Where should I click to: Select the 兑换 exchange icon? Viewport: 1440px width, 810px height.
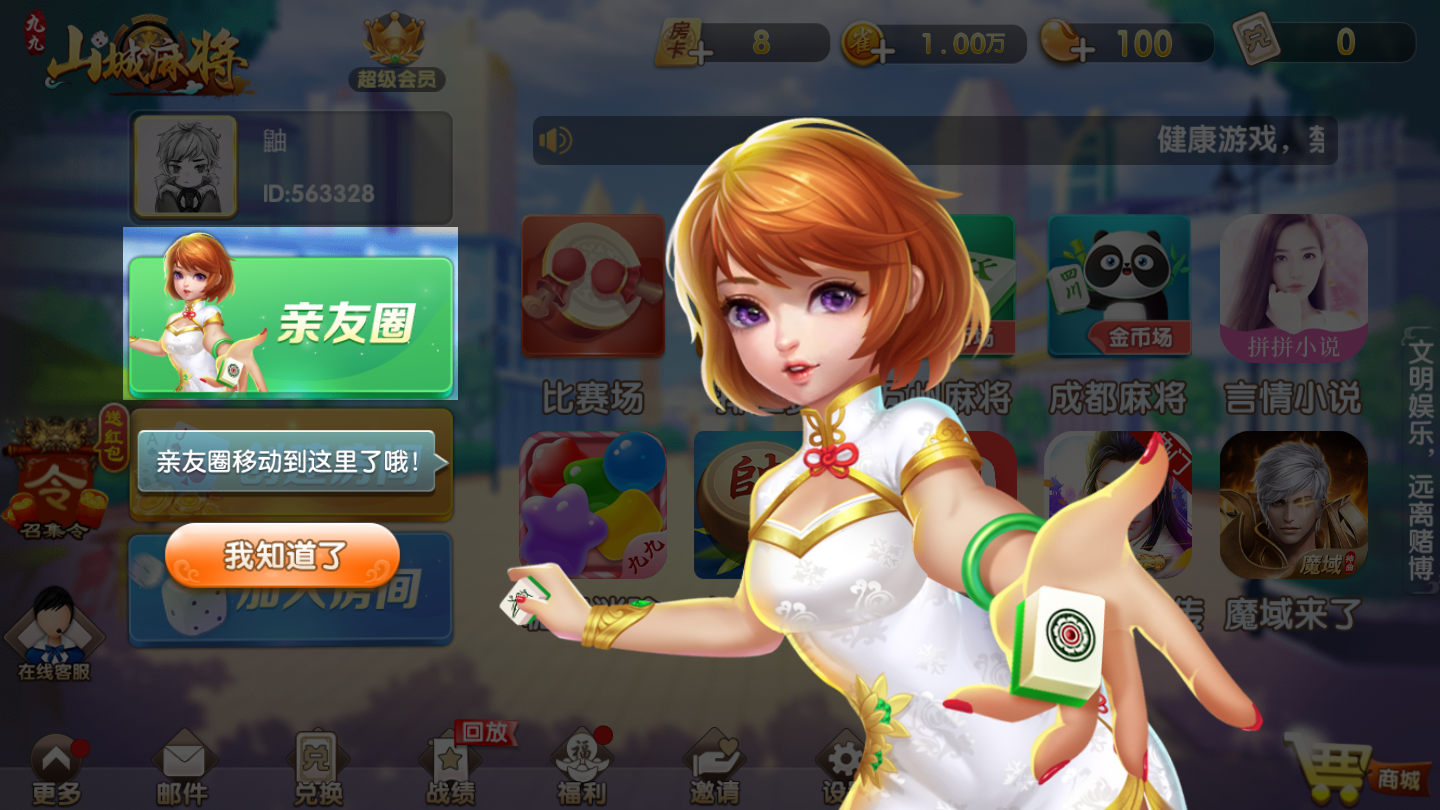click(318, 760)
